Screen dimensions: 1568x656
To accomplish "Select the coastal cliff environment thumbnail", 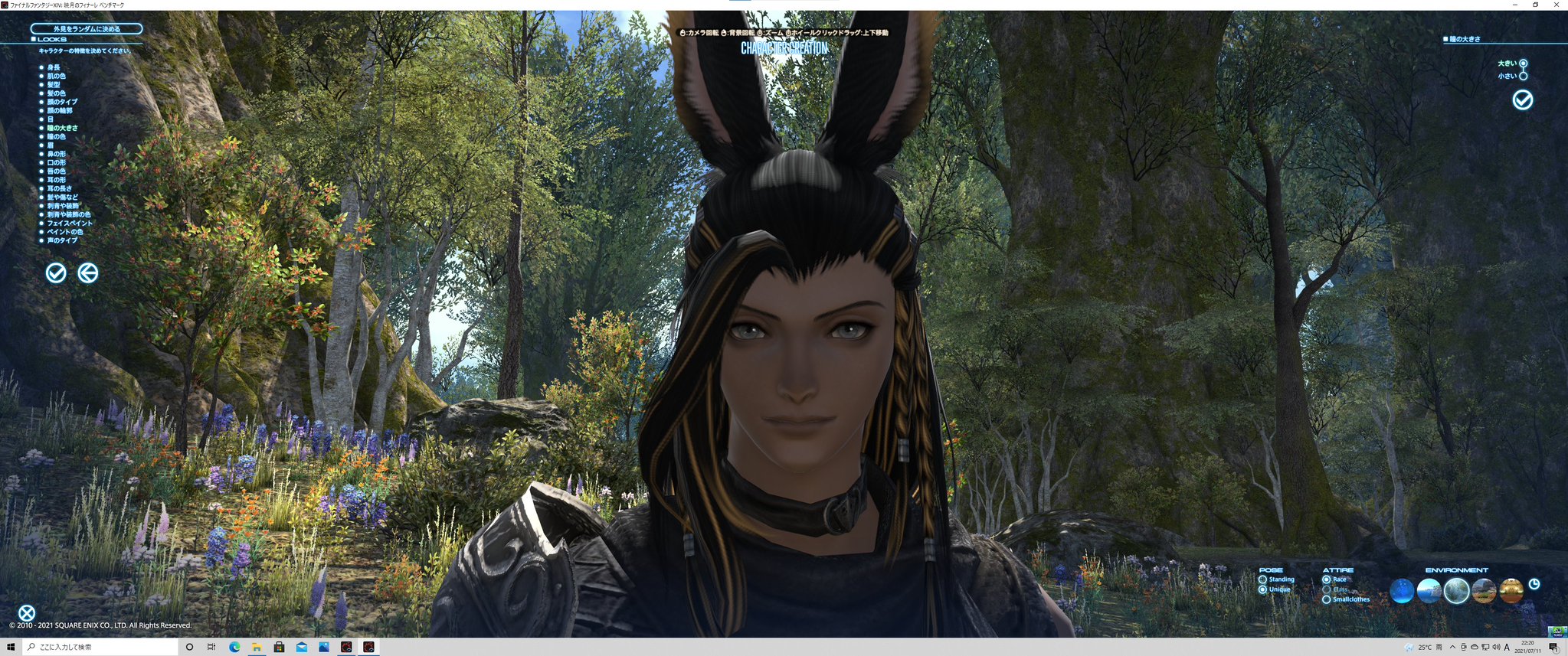I will coord(1429,590).
